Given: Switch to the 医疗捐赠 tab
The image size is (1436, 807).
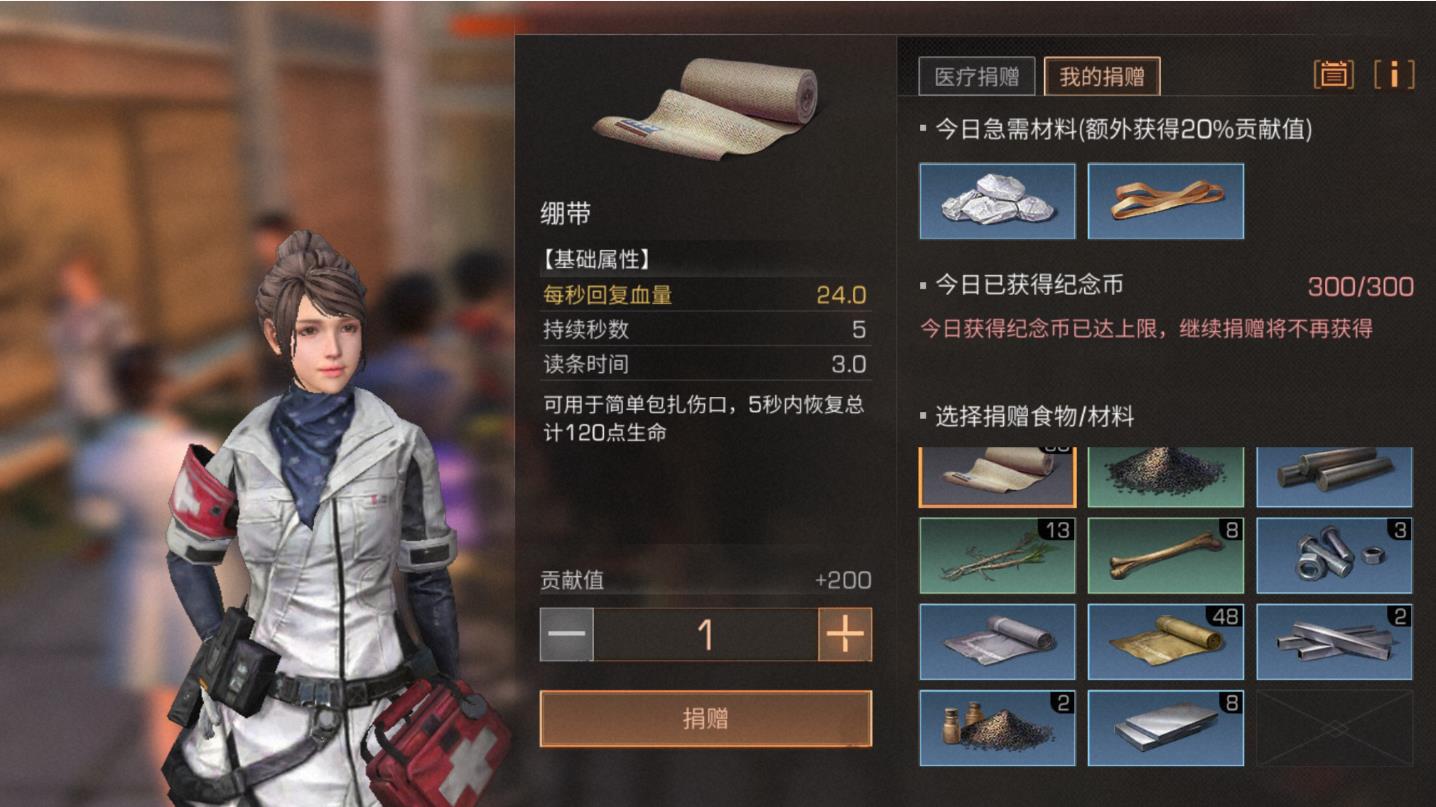Looking at the screenshot, I should (x=976, y=77).
